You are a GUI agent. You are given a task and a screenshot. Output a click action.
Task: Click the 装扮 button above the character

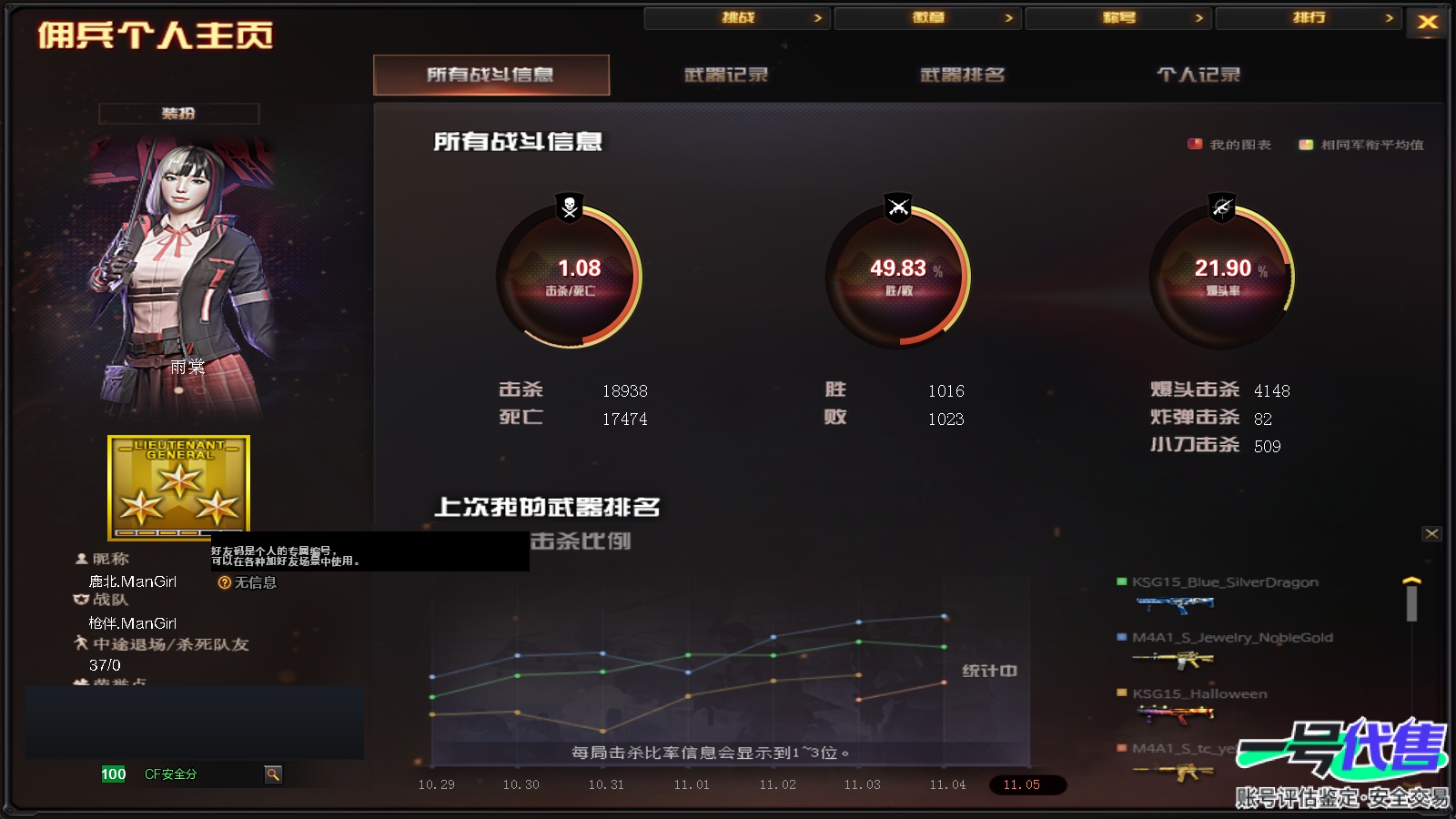179,114
